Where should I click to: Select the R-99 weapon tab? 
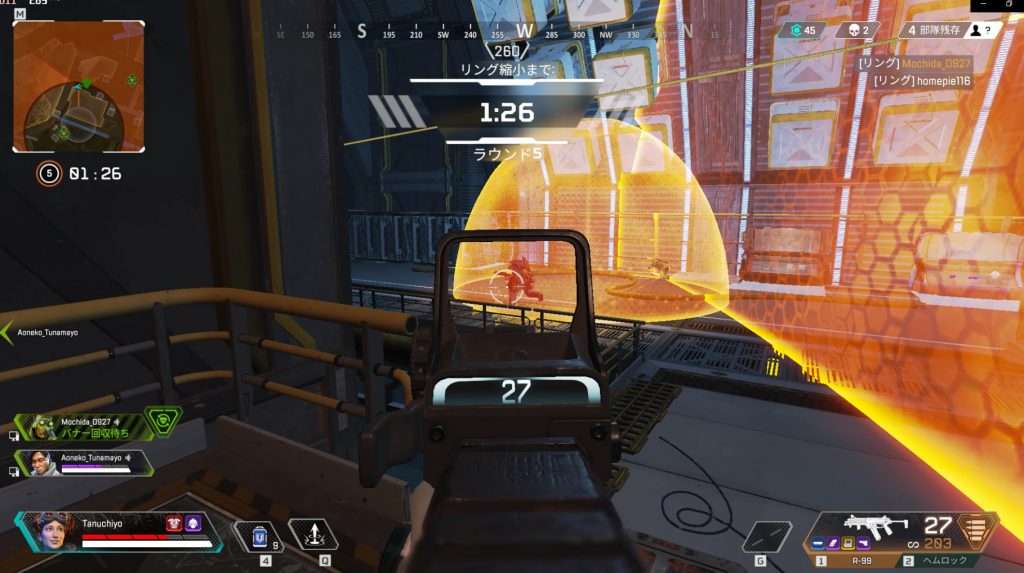854,562
